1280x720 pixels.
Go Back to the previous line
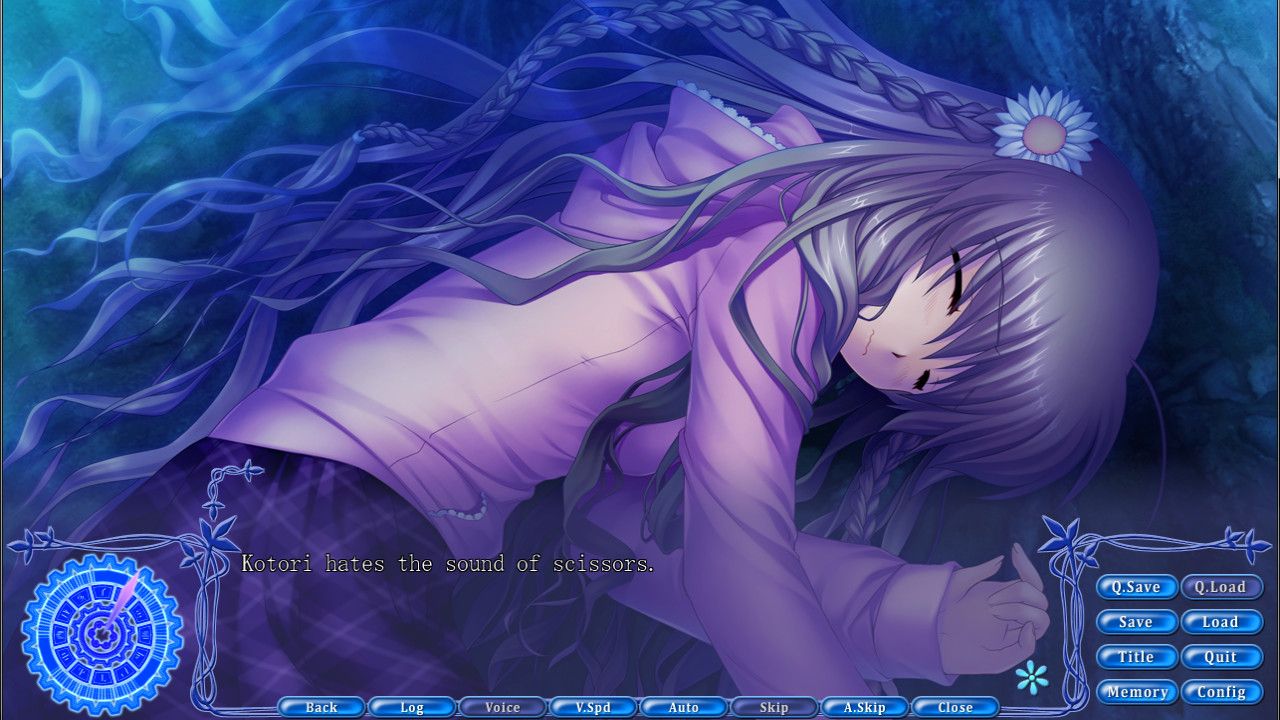click(x=322, y=707)
